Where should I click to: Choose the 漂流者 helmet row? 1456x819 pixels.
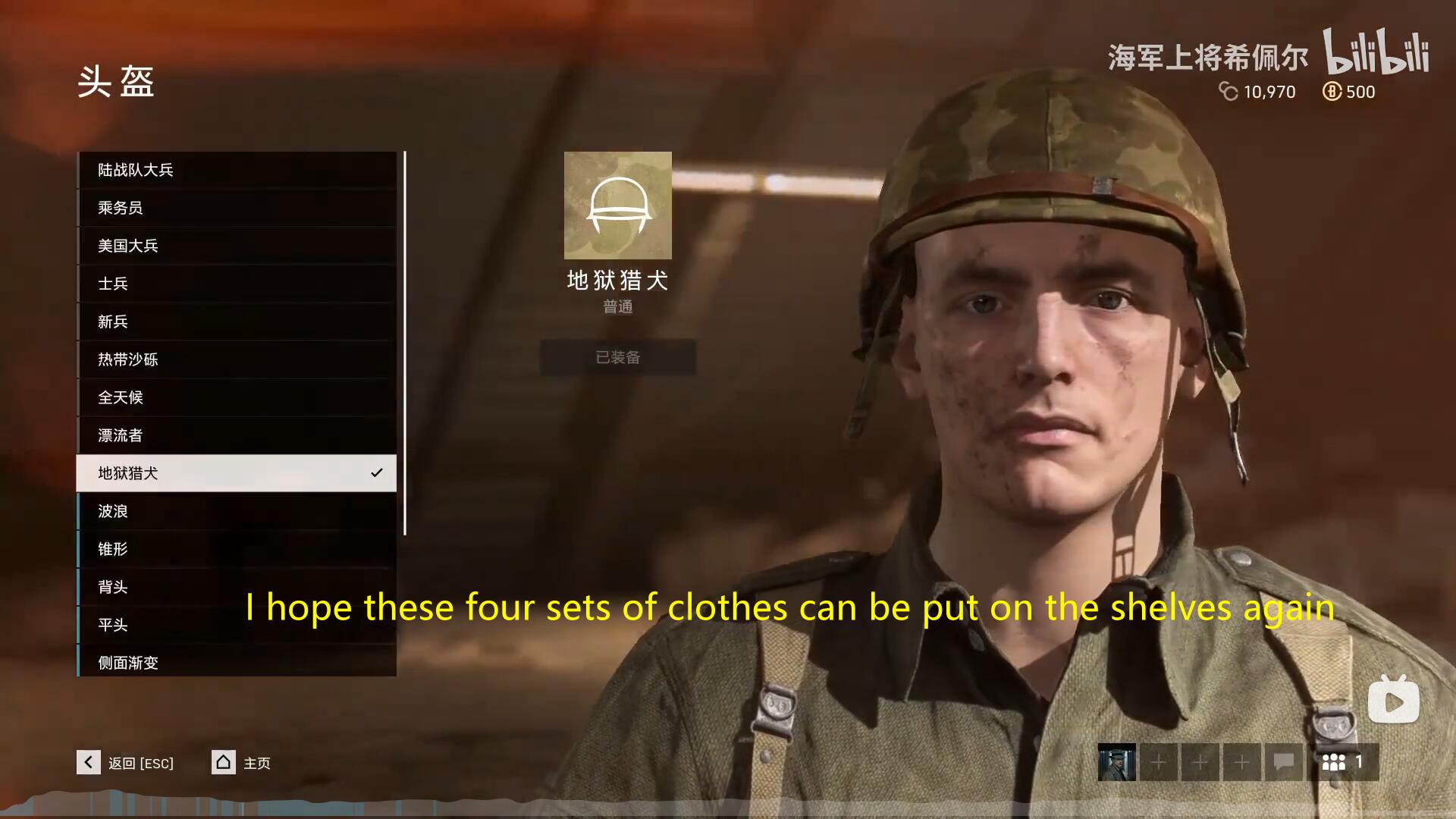pos(236,435)
